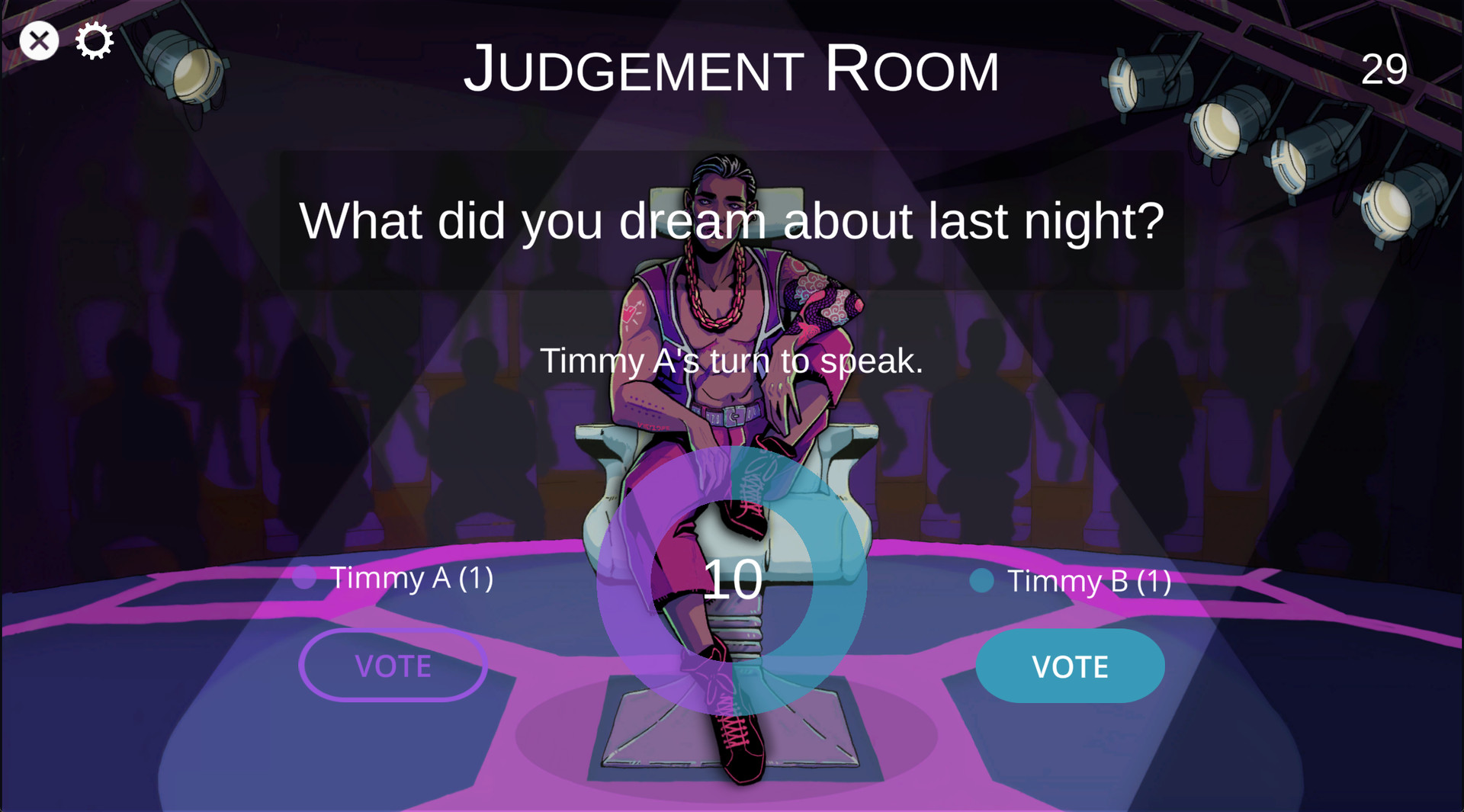The height and width of the screenshot is (812, 1464).
Task: Select Timmy A as the speaker
Action: (409, 579)
